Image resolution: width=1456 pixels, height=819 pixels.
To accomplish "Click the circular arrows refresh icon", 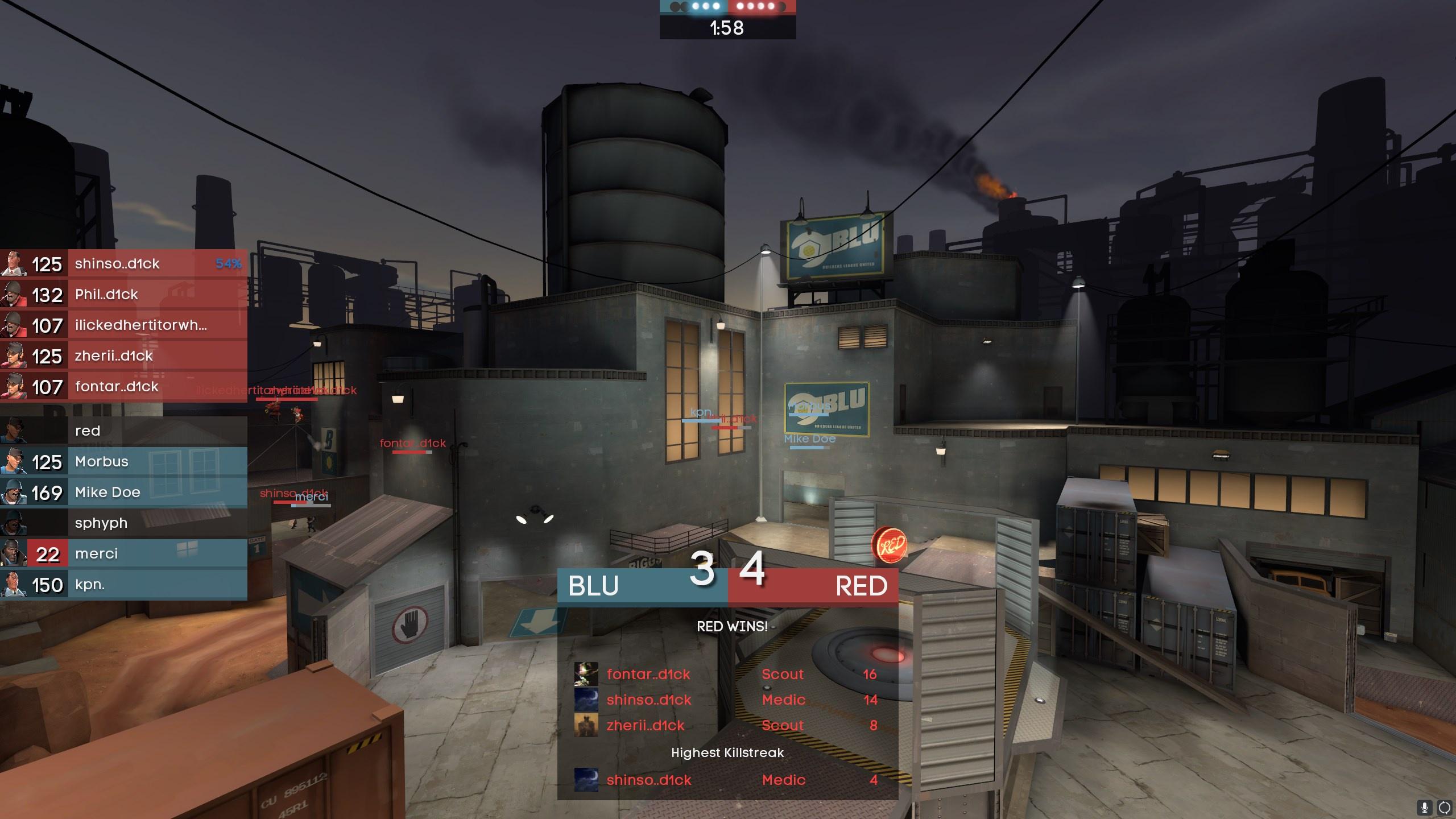I will pyautogui.click(x=1444, y=807).
